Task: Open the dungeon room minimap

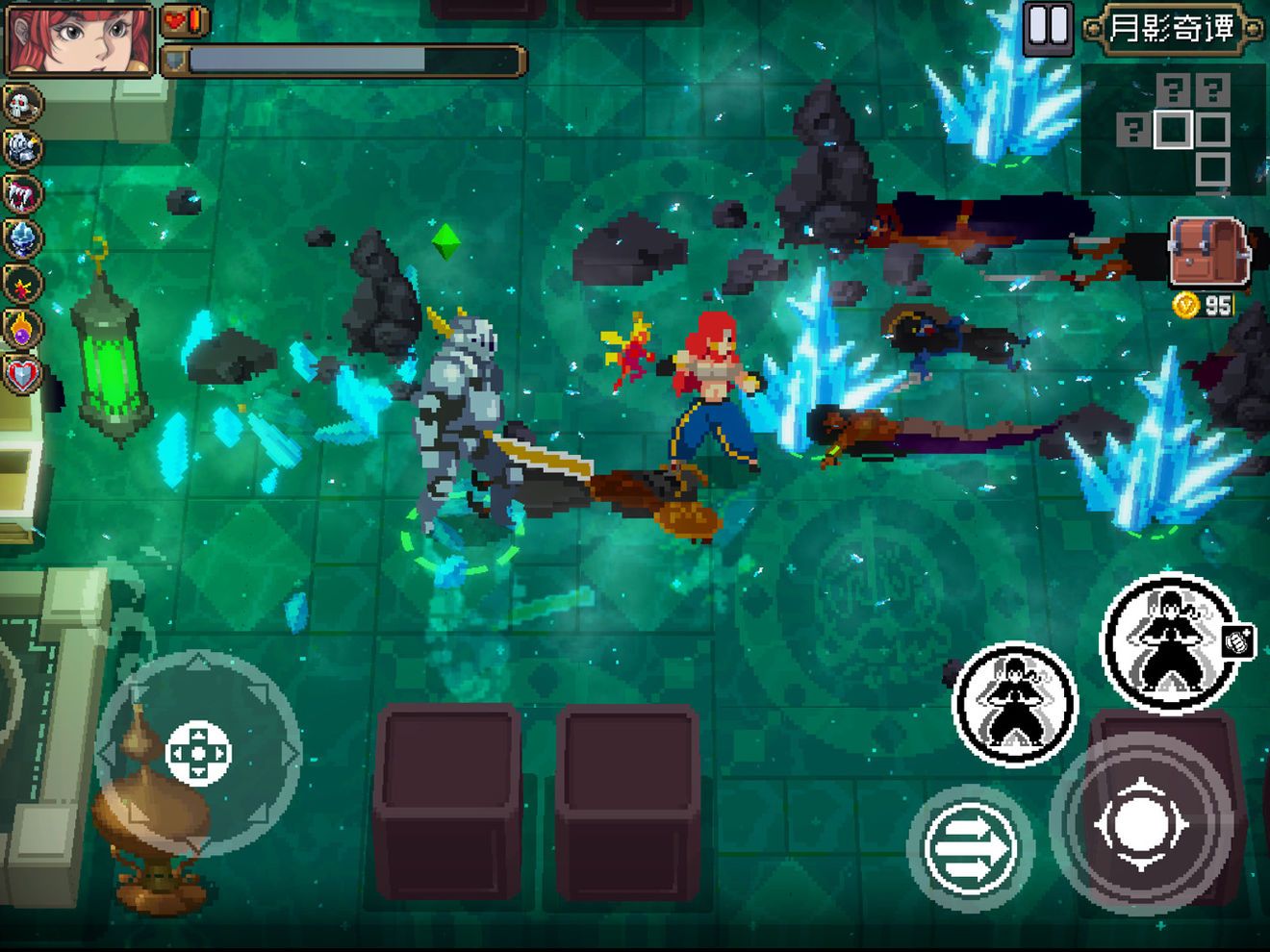Action: point(1173,130)
